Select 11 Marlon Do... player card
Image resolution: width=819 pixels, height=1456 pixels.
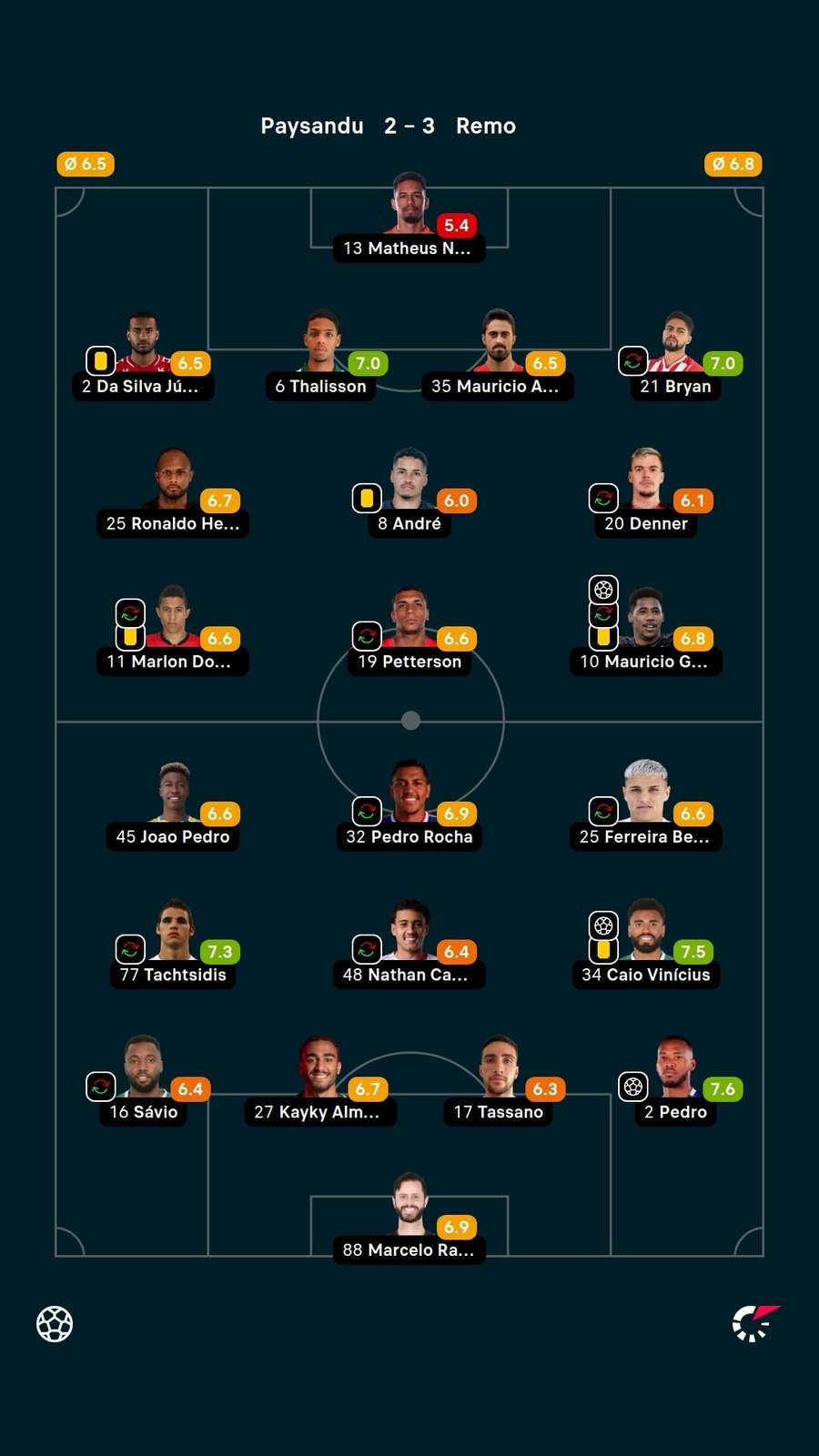click(173, 632)
